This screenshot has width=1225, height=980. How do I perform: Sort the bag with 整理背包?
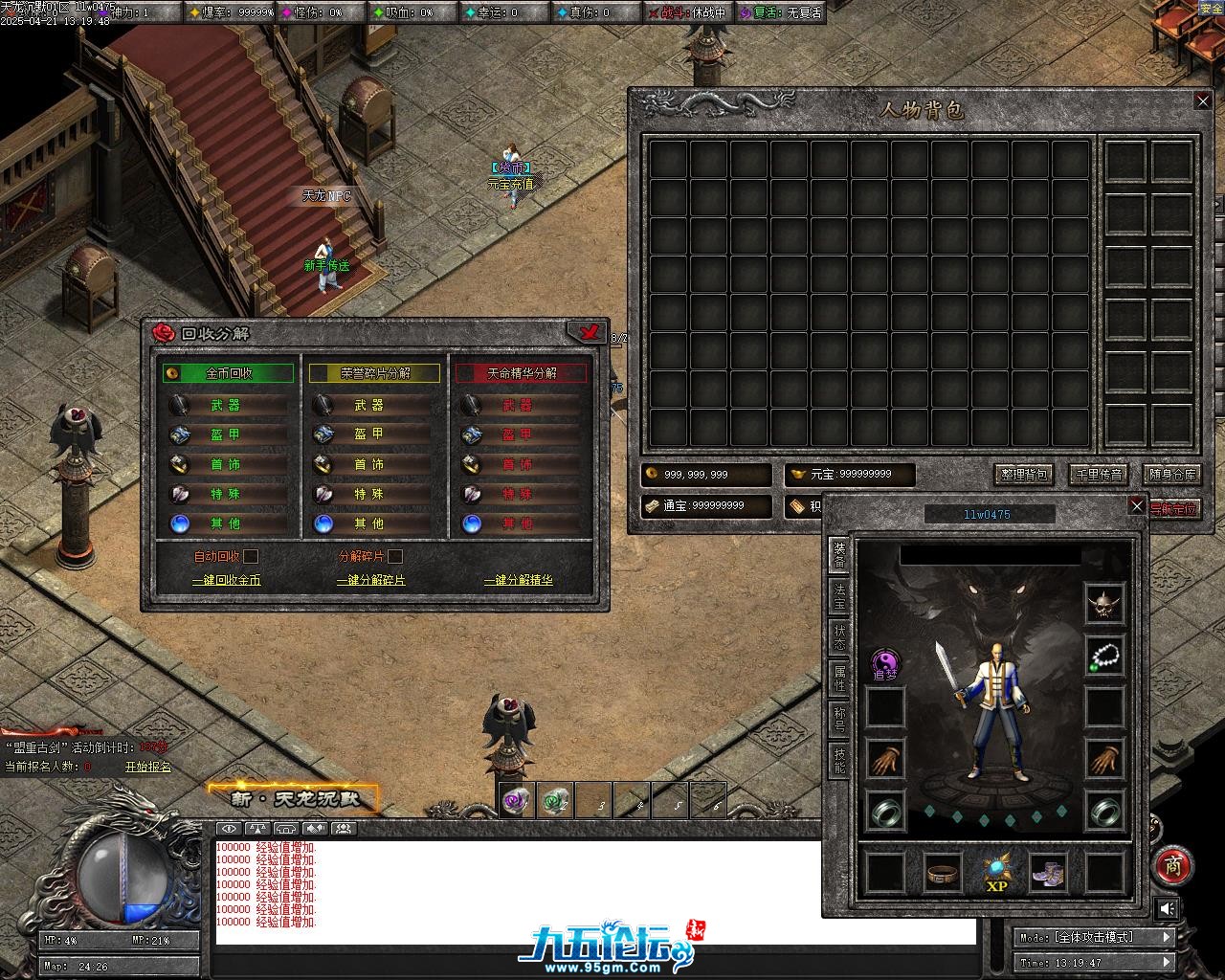pos(1024,475)
